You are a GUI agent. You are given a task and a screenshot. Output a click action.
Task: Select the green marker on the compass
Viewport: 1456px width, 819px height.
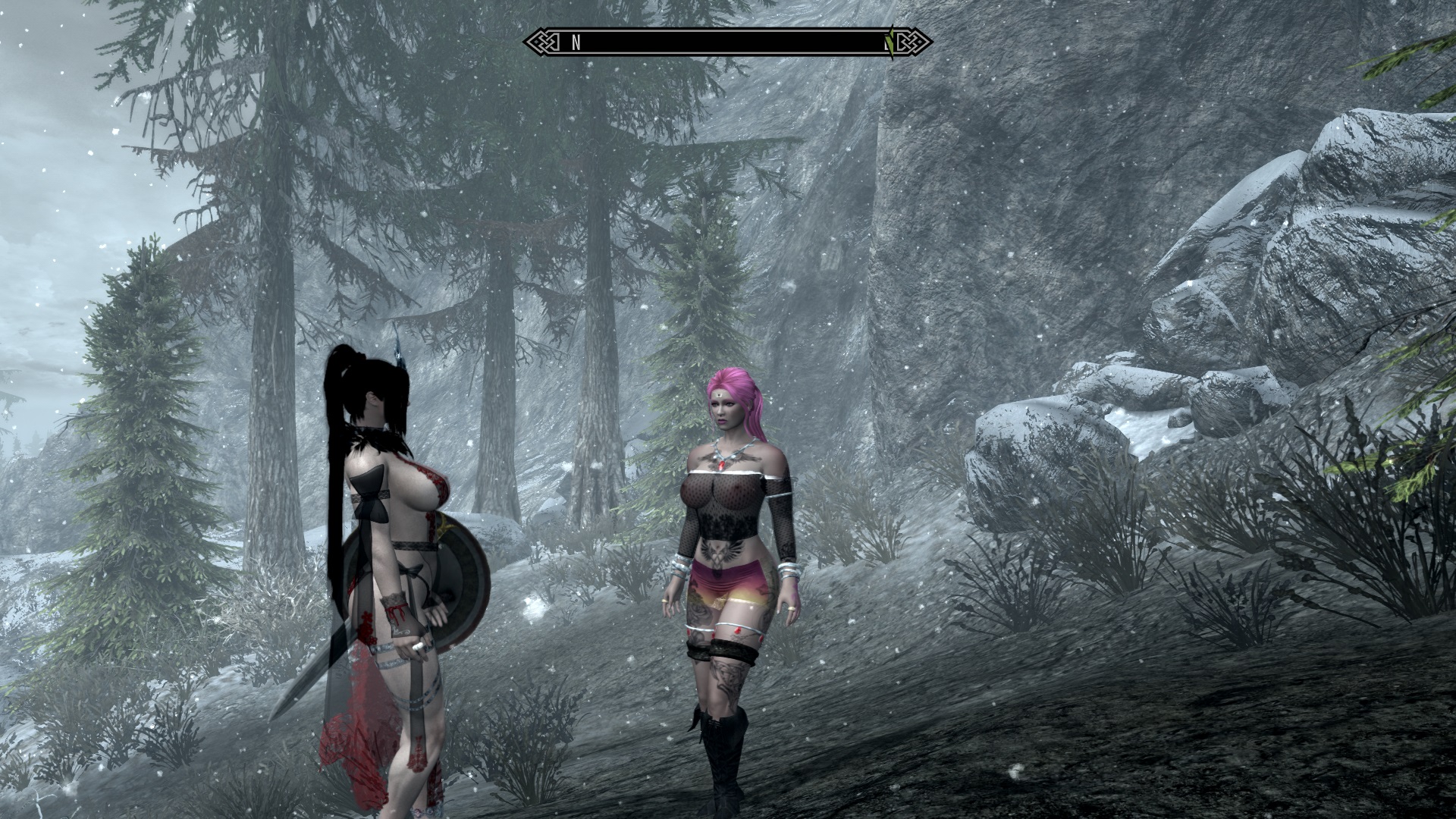[x=892, y=42]
